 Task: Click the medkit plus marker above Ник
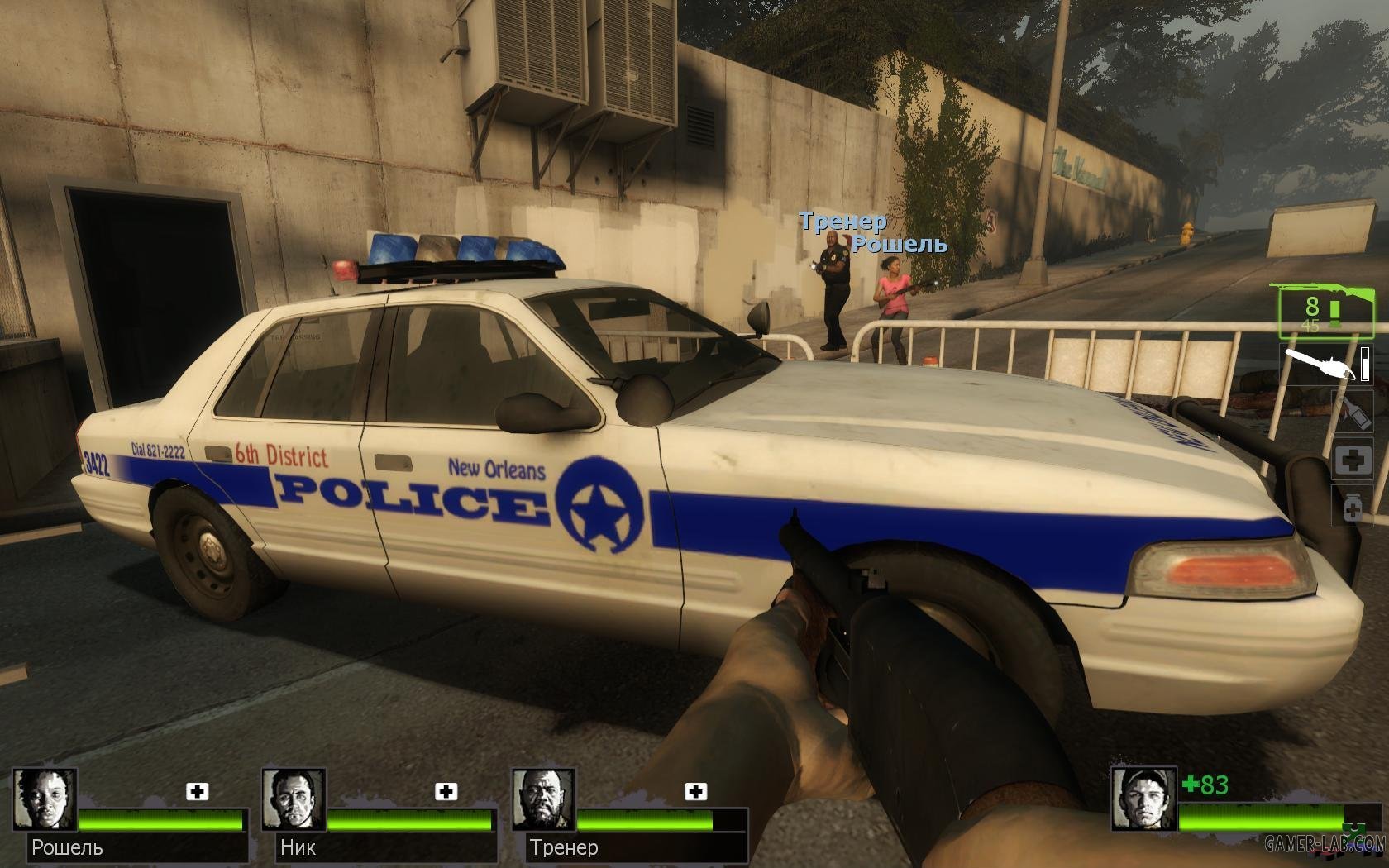pyautogui.click(x=445, y=792)
